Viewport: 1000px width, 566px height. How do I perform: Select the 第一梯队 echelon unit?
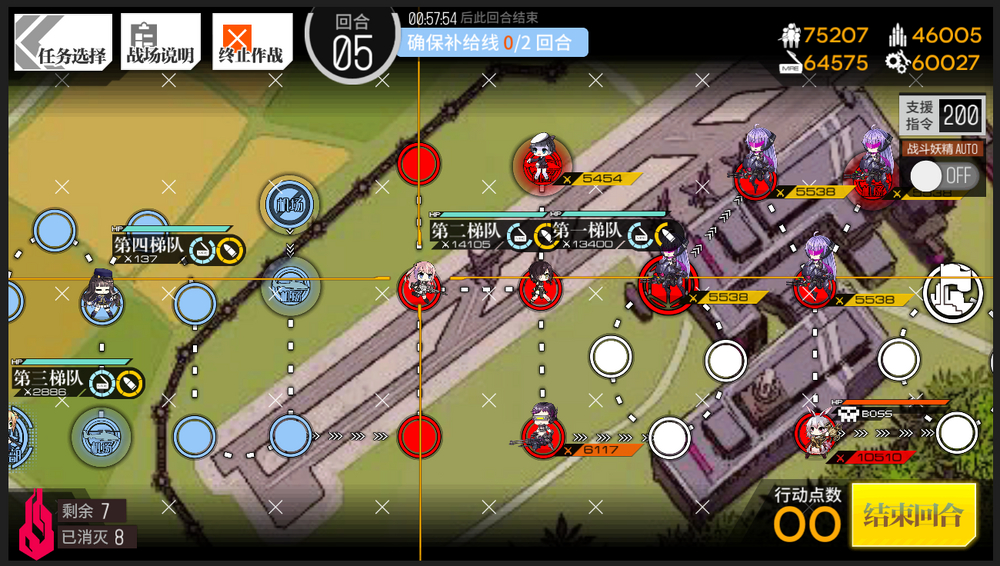click(x=540, y=286)
